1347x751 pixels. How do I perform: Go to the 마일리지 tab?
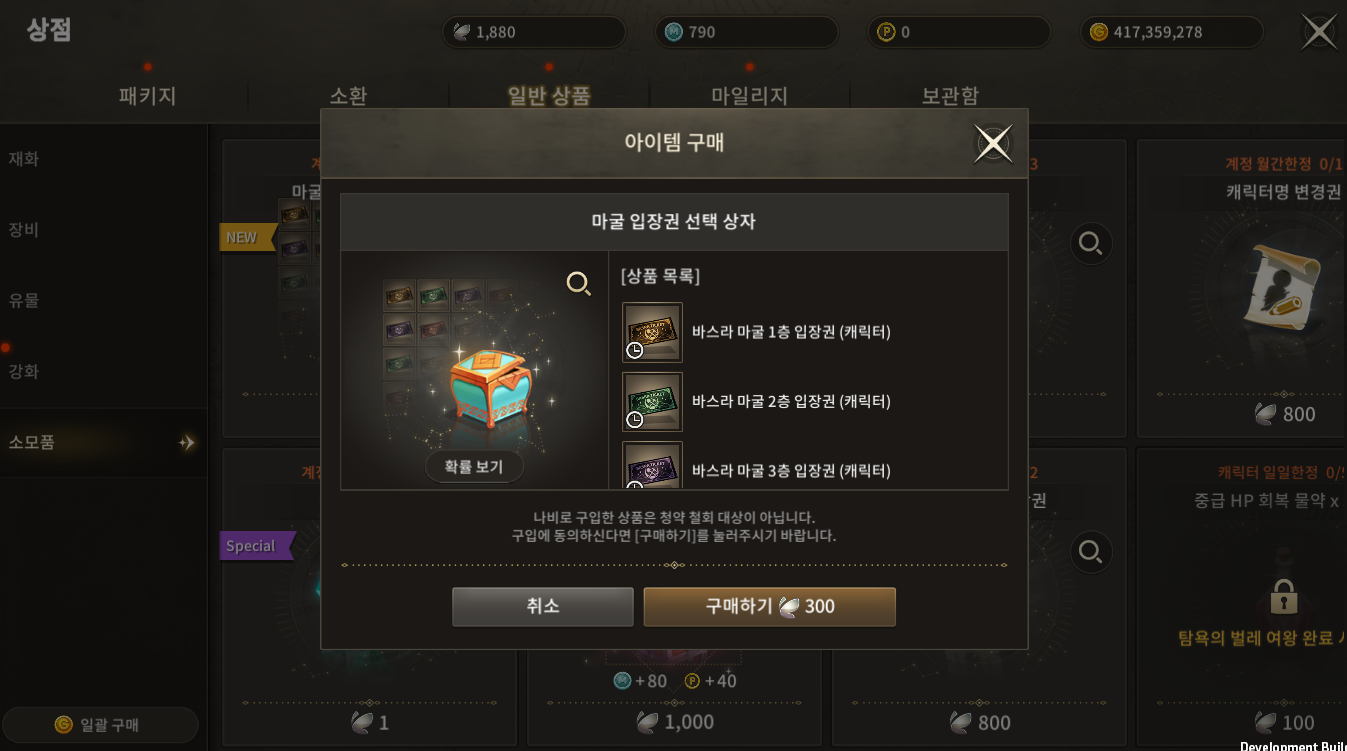point(749,96)
